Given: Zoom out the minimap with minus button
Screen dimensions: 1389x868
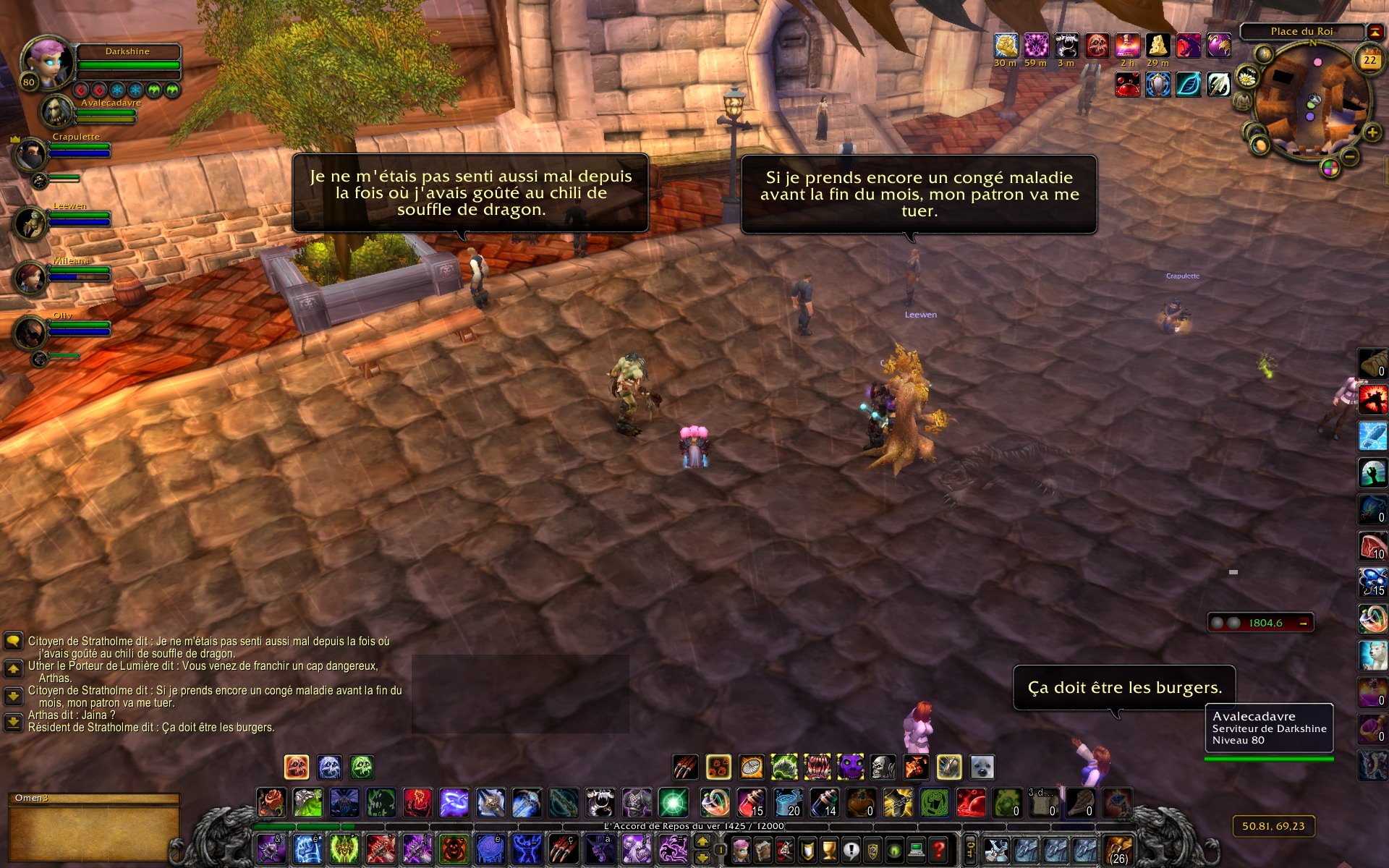Looking at the screenshot, I should tap(1349, 156).
